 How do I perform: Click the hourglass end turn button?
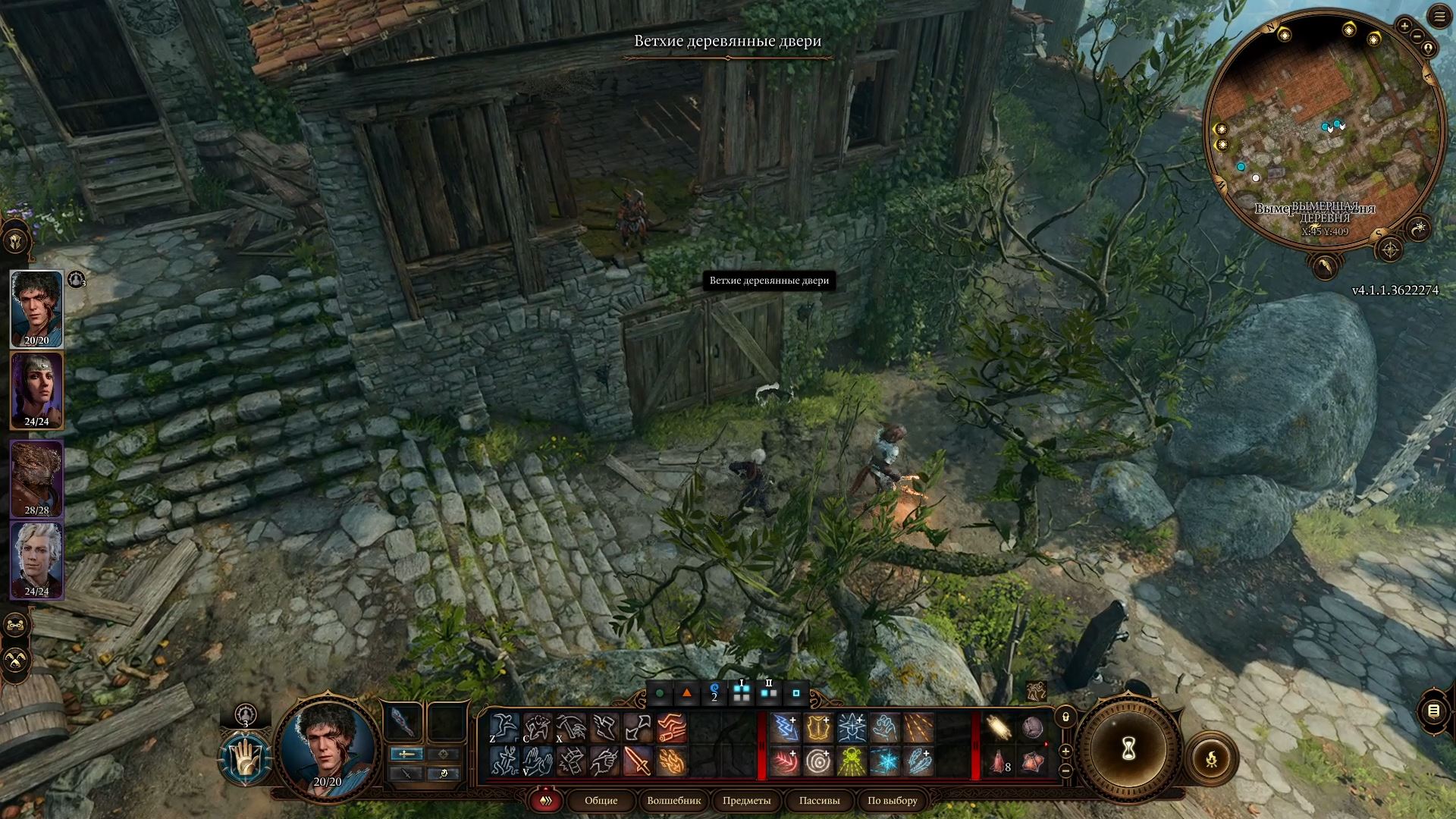click(x=1128, y=750)
